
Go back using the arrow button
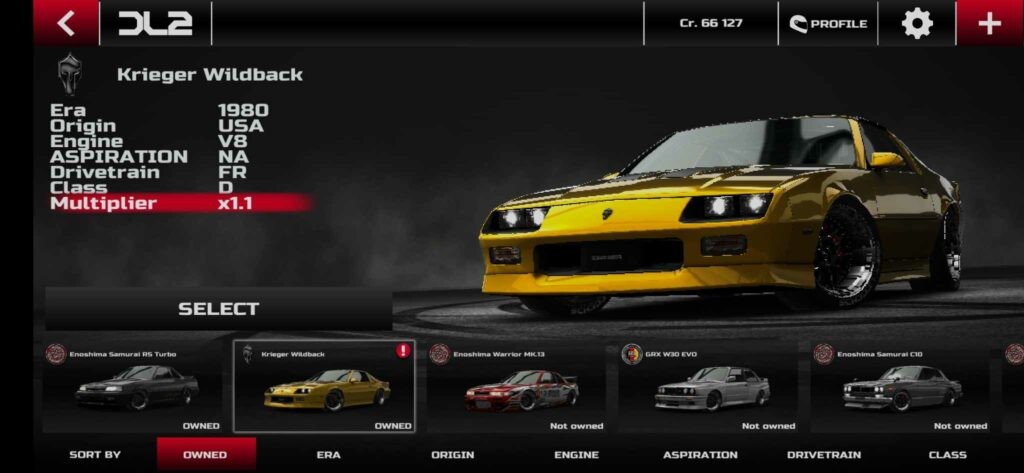(66, 23)
